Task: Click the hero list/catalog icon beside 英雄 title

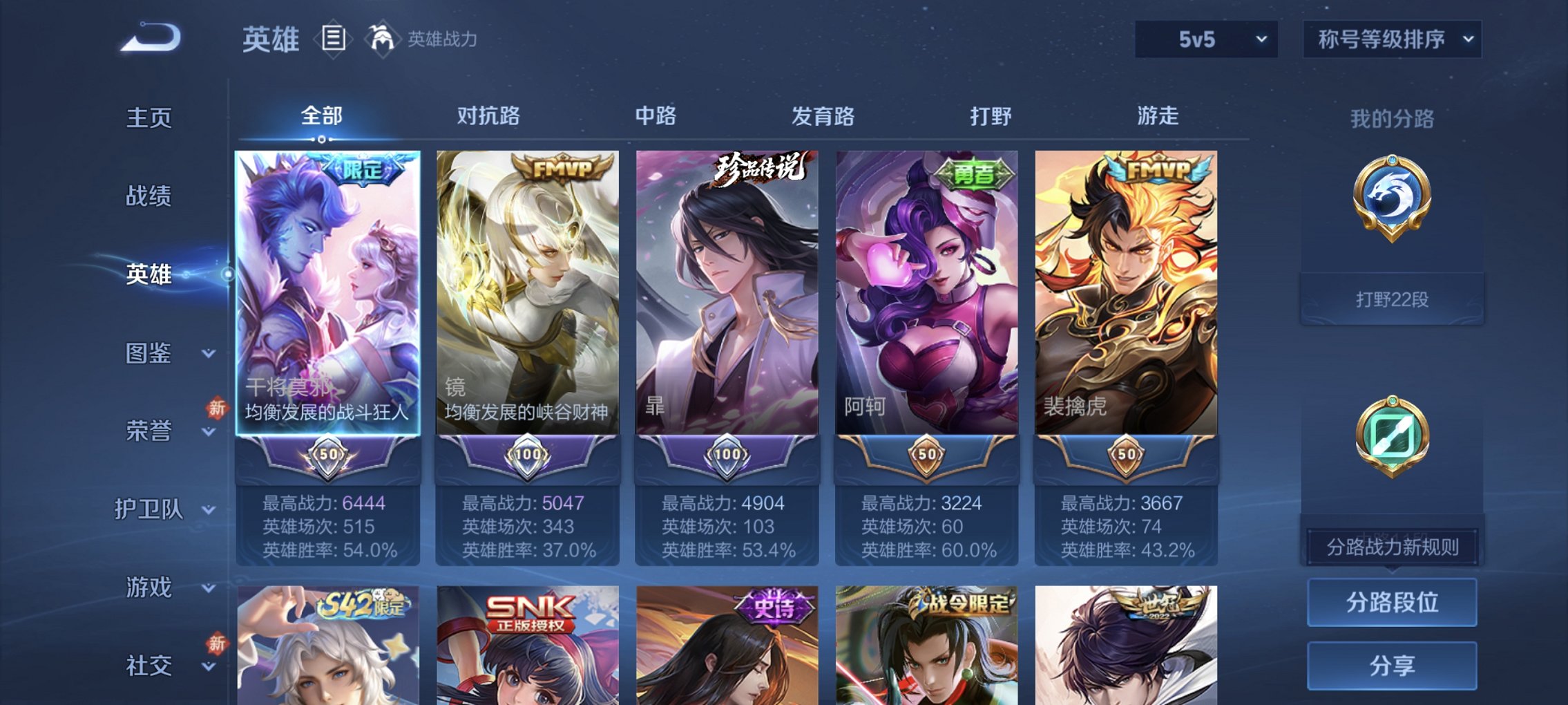Action: pyautogui.click(x=333, y=39)
